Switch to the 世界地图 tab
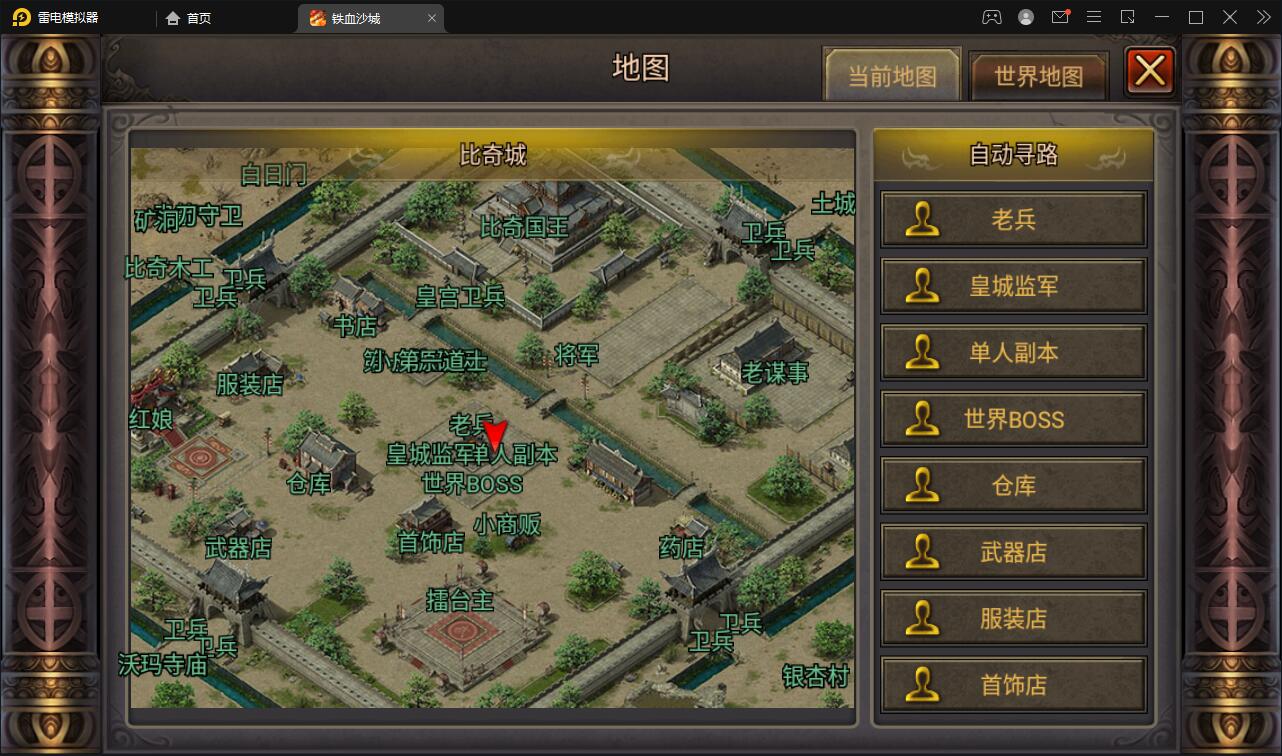Screen dimensions: 1282x756 1039,74
